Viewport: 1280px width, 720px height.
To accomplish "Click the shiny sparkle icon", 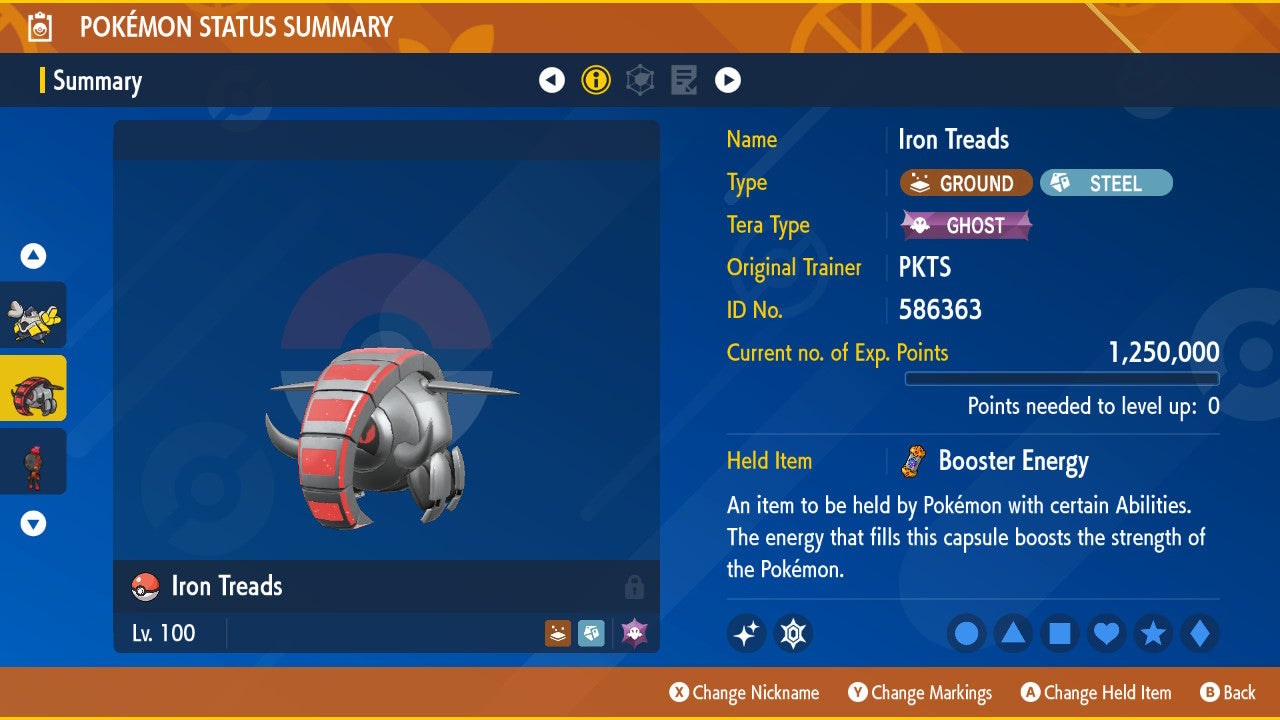I will click(x=746, y=633).
